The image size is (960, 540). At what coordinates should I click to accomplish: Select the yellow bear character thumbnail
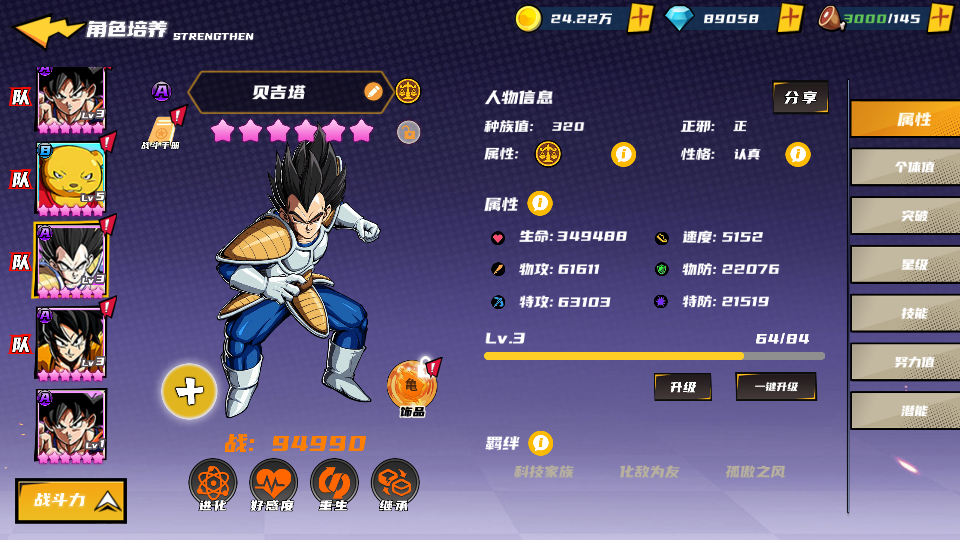[71, 178]
